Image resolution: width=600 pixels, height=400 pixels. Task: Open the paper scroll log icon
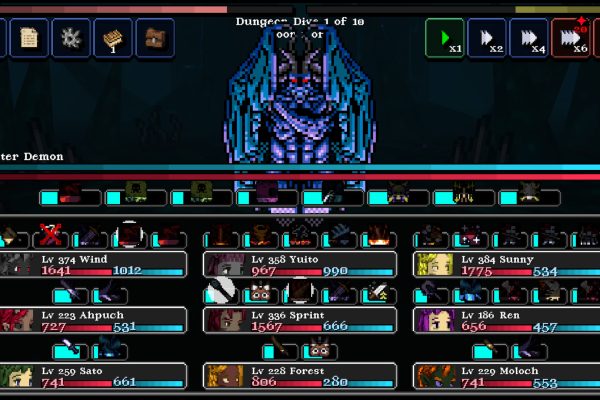point(29,39)
